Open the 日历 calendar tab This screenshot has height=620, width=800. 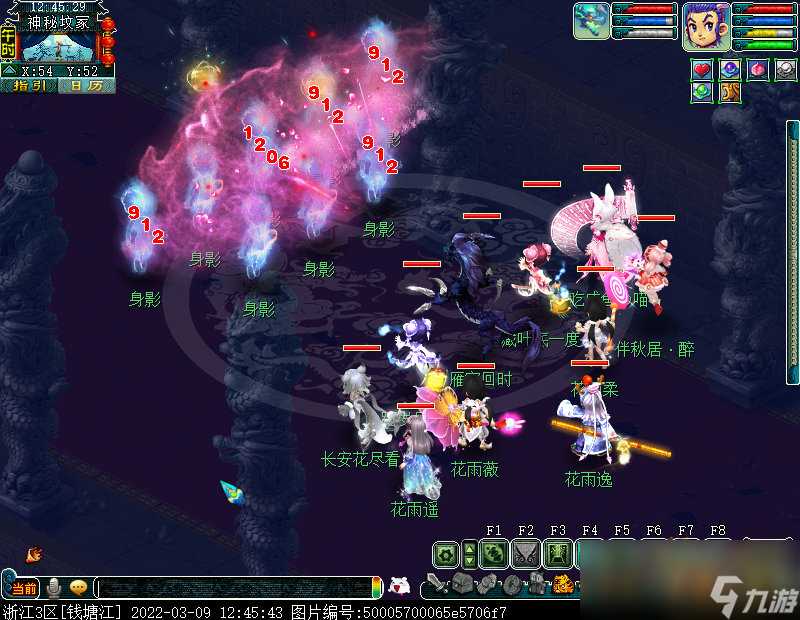[85, 86]
